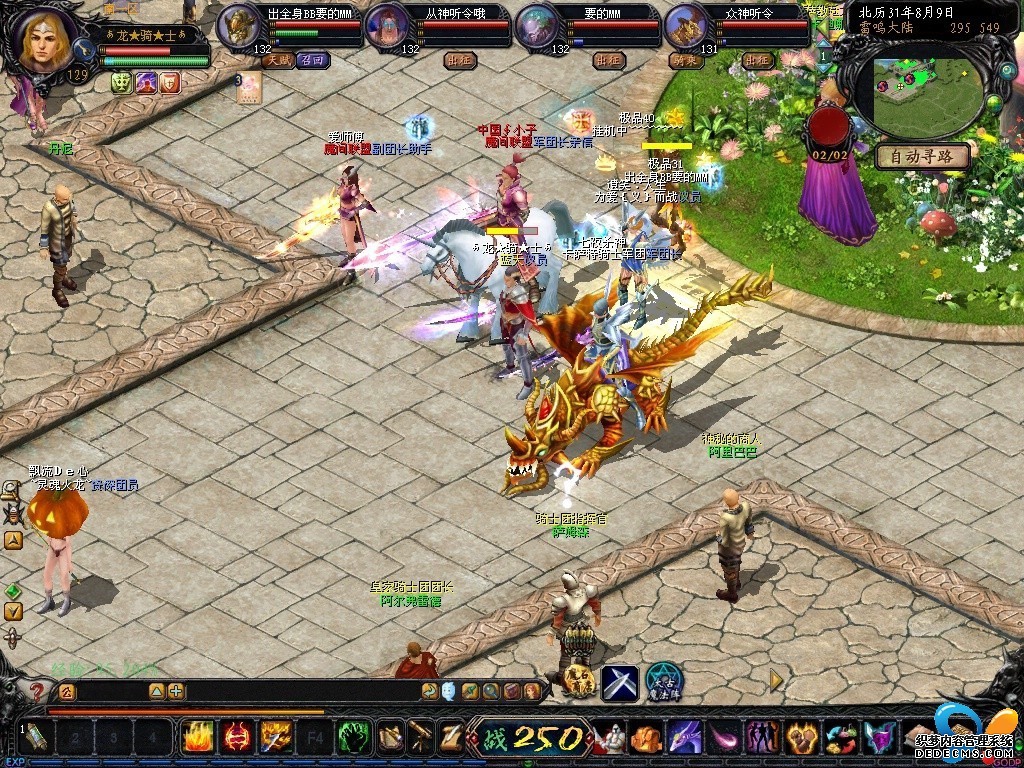Click the purple dragon head menu icon
Image resolution: width=1024 pixels, height=768 pixels.
pyautogui.click(x=684, y=738)
